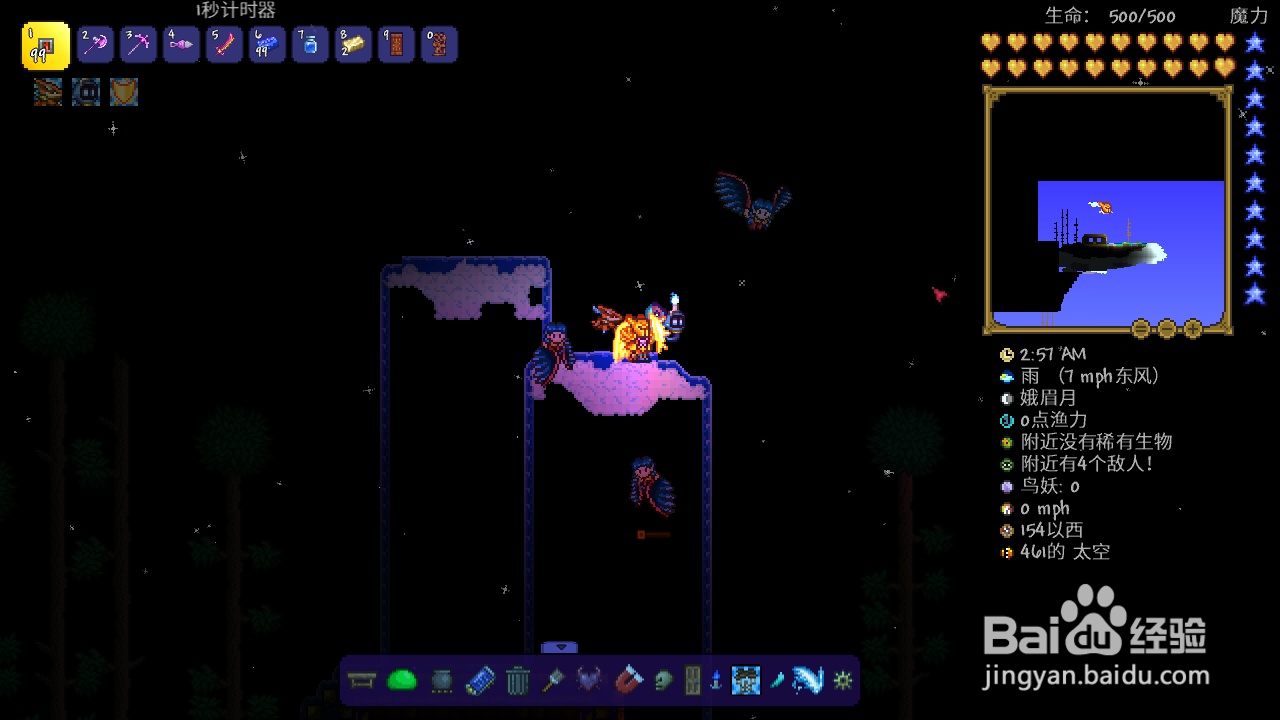
Task: Click the shield buff icon
Action: (x=124, y=92)
